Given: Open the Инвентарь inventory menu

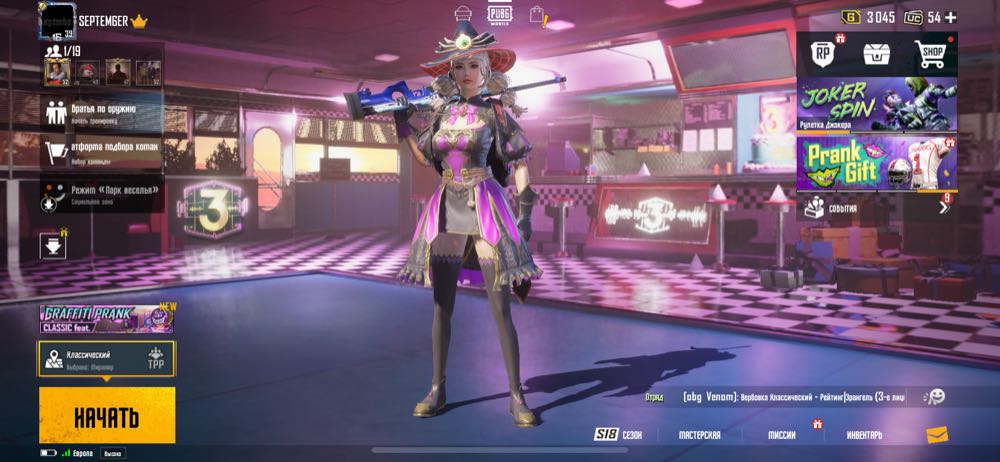Looking at the screenshot, I should pyautogui.click(x=864, y=435).
